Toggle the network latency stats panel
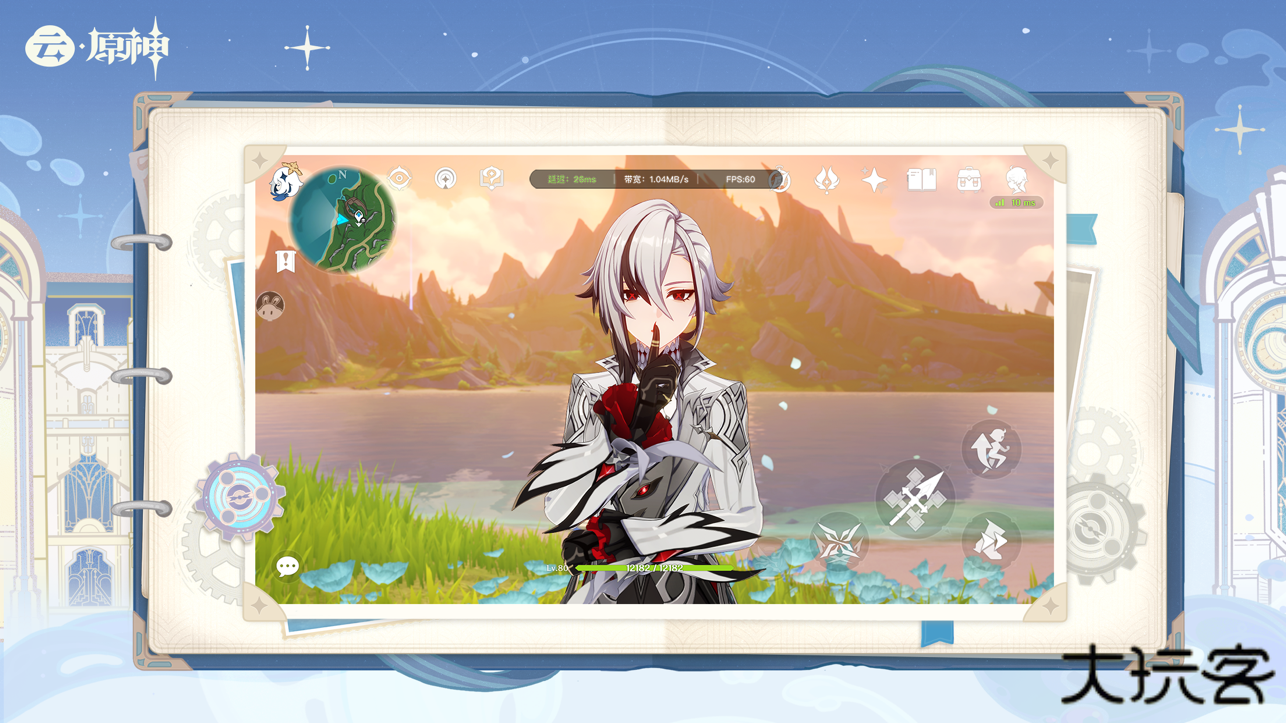The width and height of the screenshot is (1286, 723). tap(650, 179)
